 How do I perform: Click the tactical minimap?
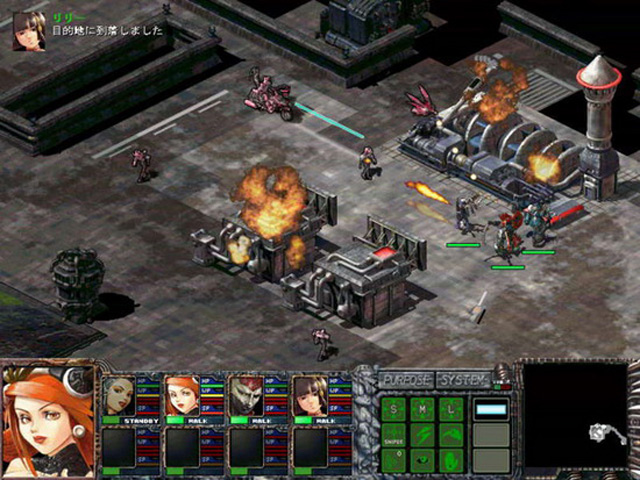click(575, 415)
